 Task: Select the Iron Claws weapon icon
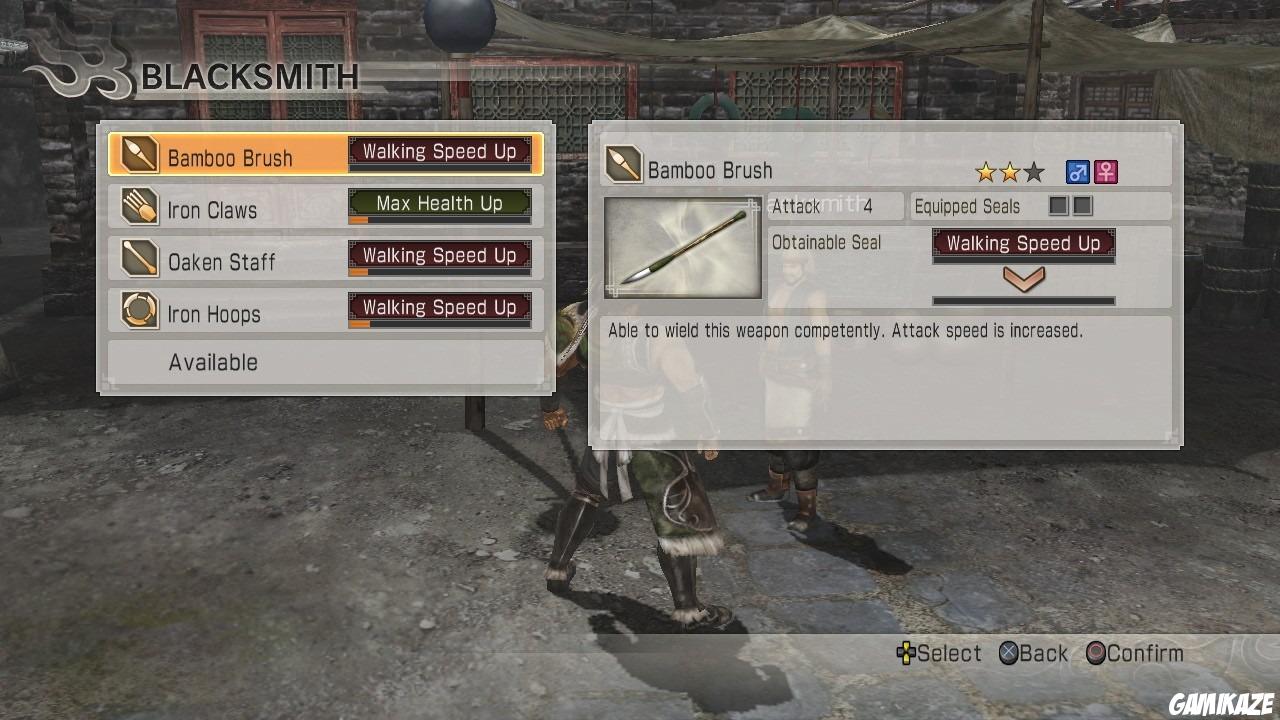[140, 208]
